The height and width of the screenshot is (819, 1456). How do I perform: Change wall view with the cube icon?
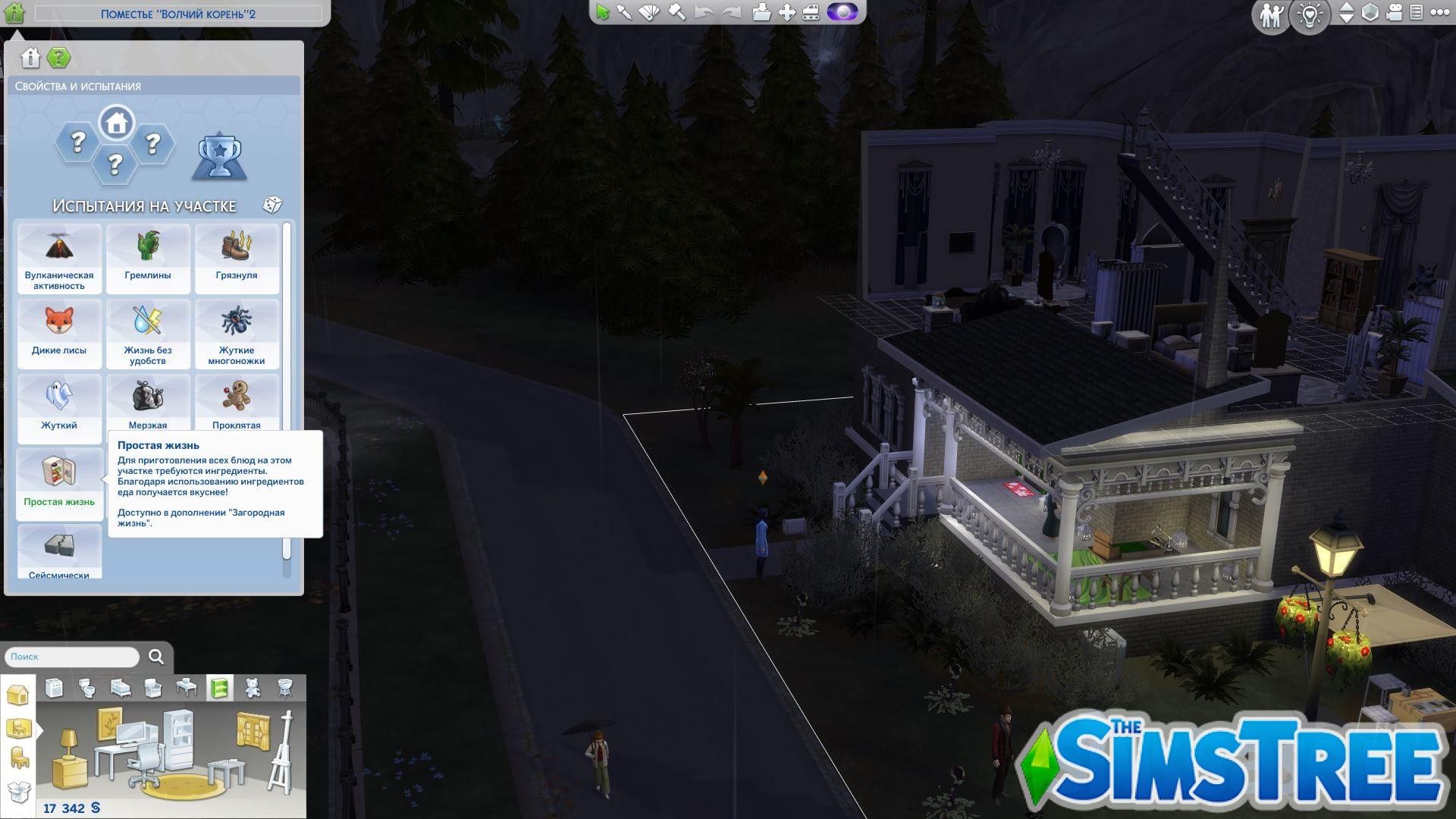[x=1370, y=13]
